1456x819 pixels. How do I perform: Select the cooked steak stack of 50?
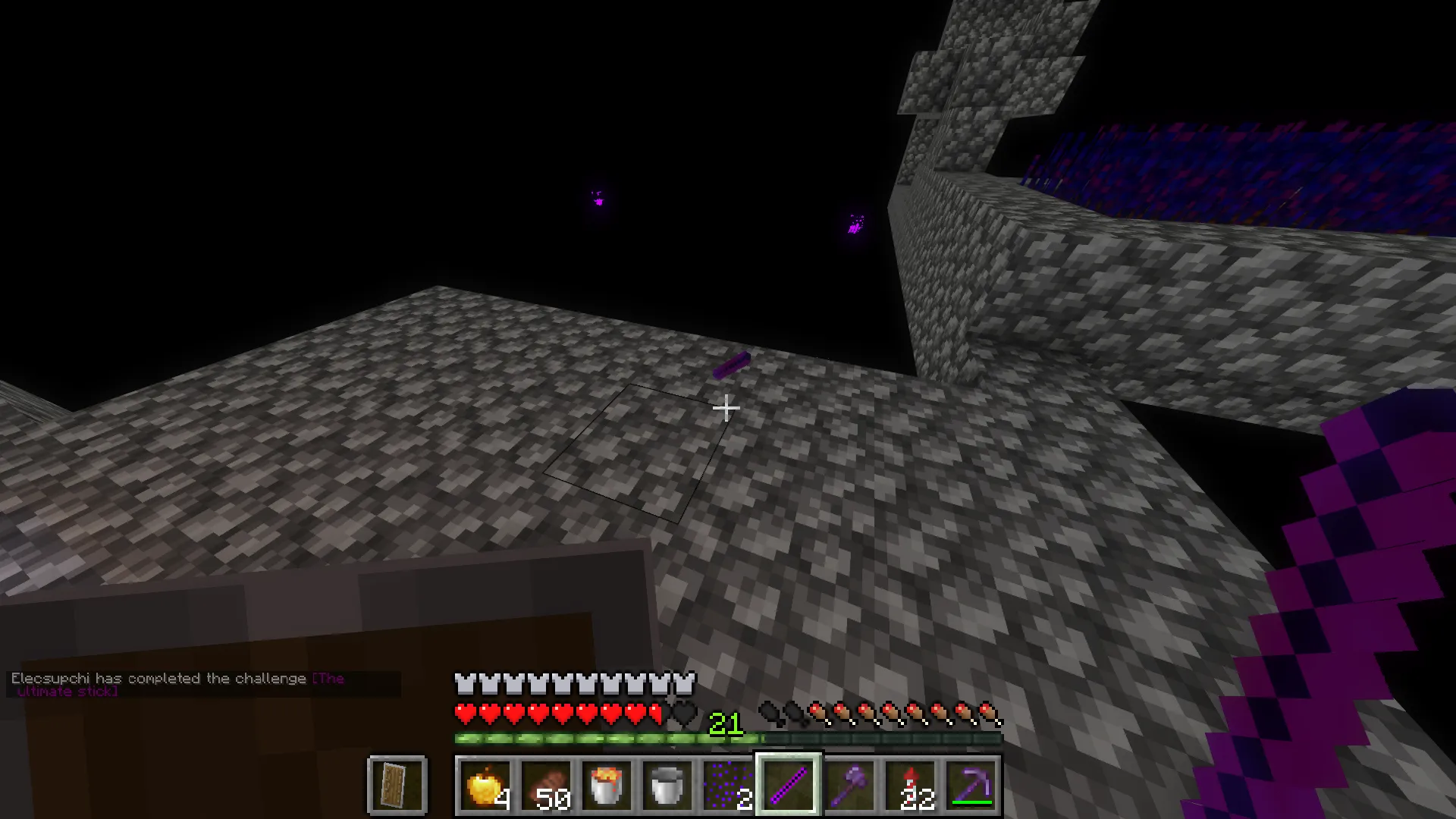(x=548, y=786)
